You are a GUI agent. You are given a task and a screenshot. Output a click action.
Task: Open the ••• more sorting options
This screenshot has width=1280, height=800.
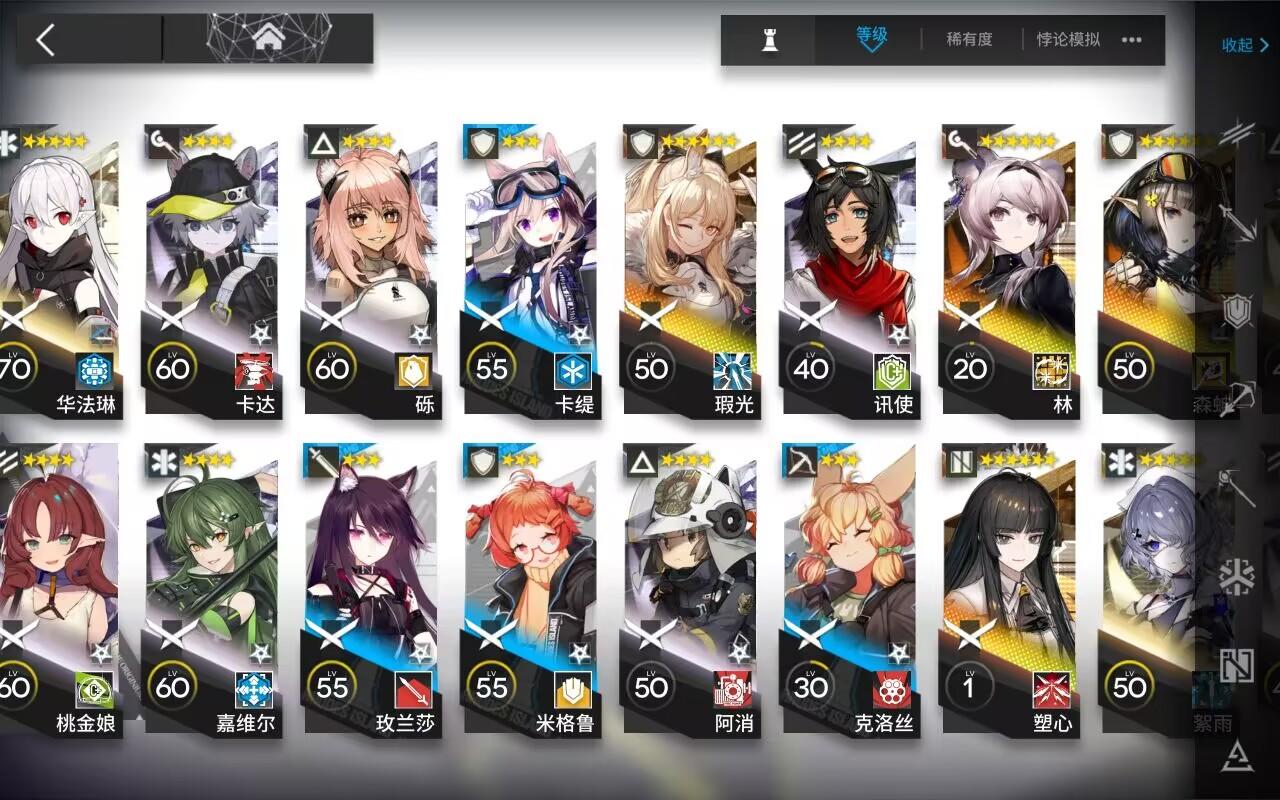(1131, 40)
